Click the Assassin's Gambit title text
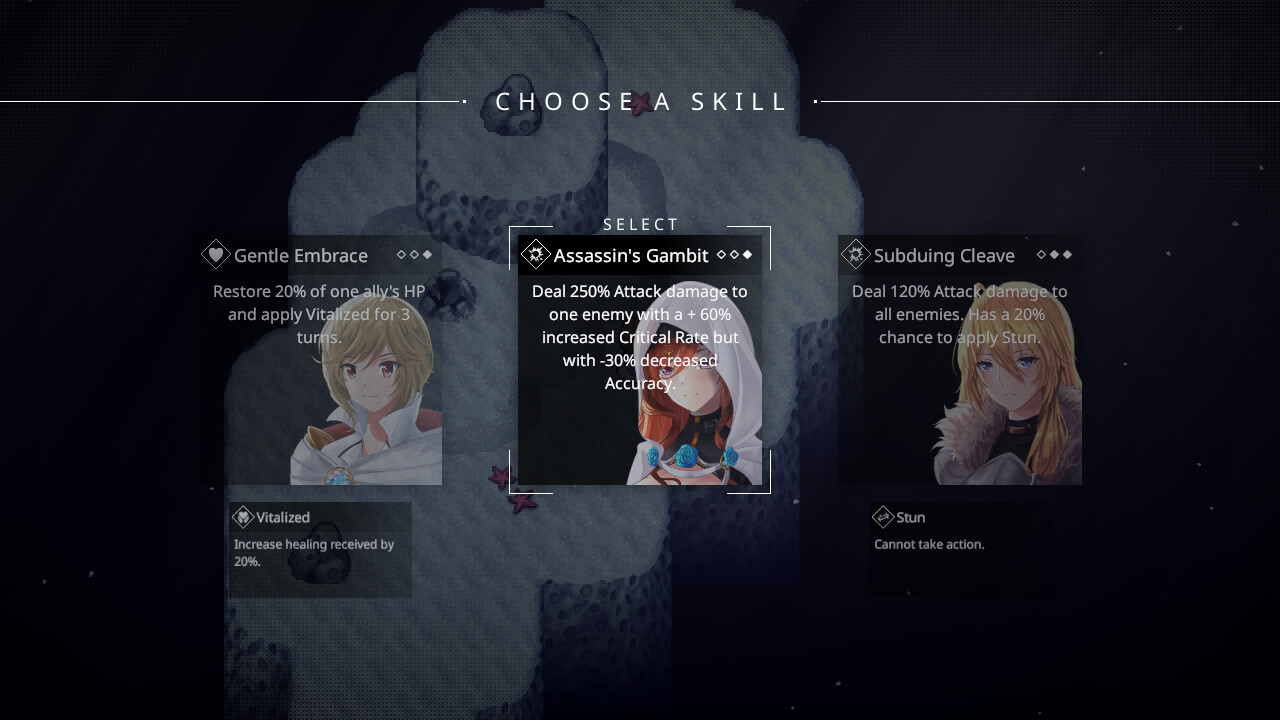The image size is (1280, 720). point(632,255)
